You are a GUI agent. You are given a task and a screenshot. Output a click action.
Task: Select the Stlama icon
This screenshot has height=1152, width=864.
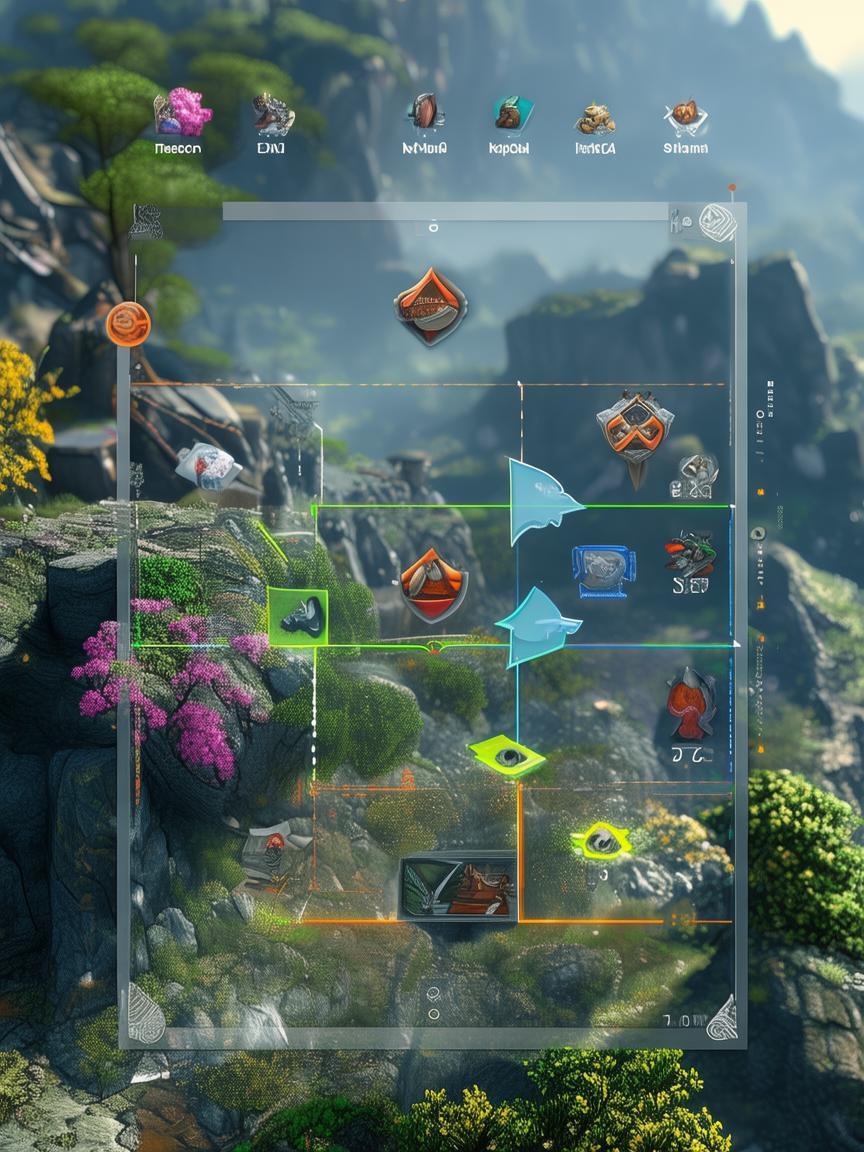[685, 116]
